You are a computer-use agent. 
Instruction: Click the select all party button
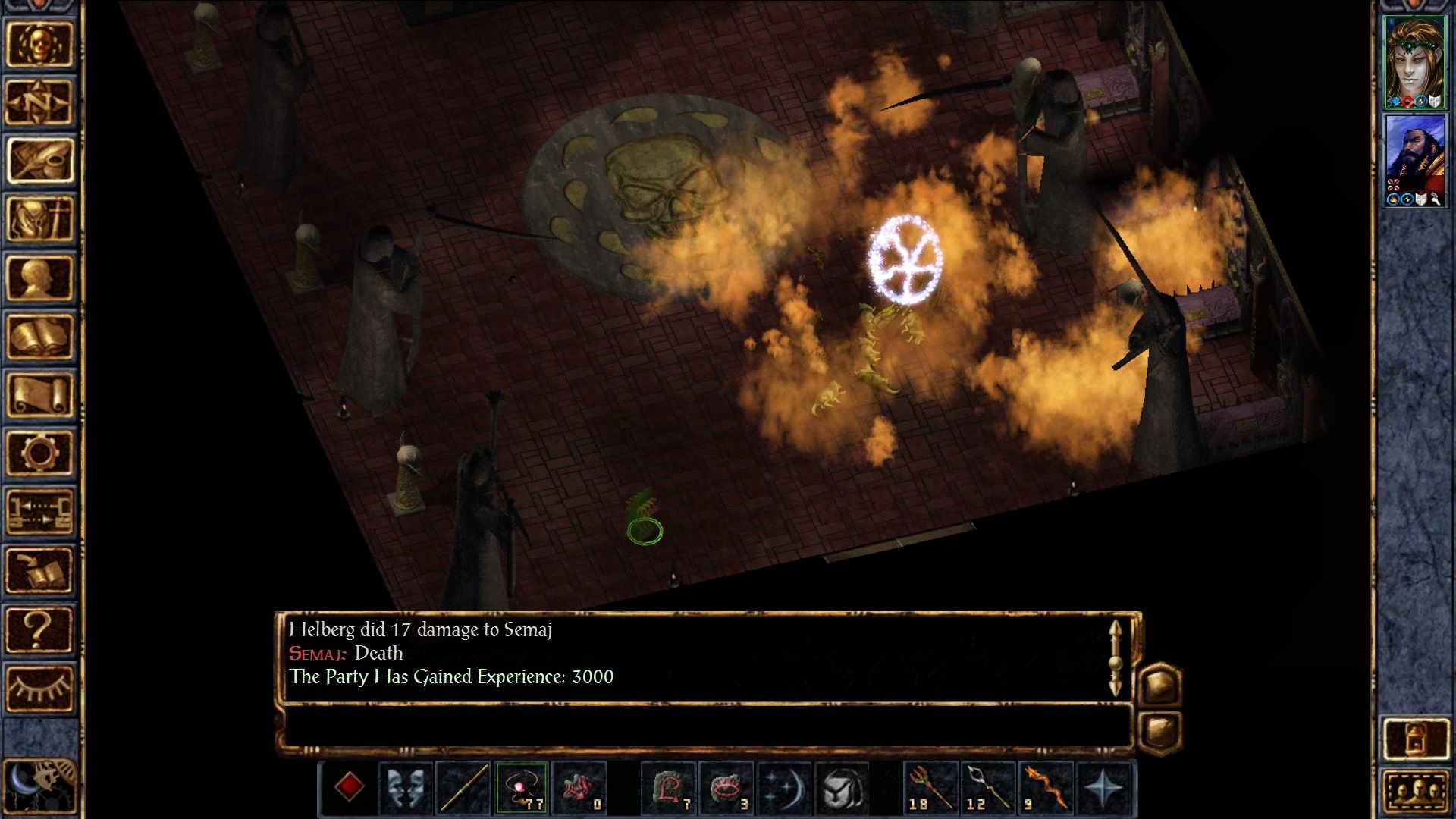pyautogui.click(x=1415, y=792)
